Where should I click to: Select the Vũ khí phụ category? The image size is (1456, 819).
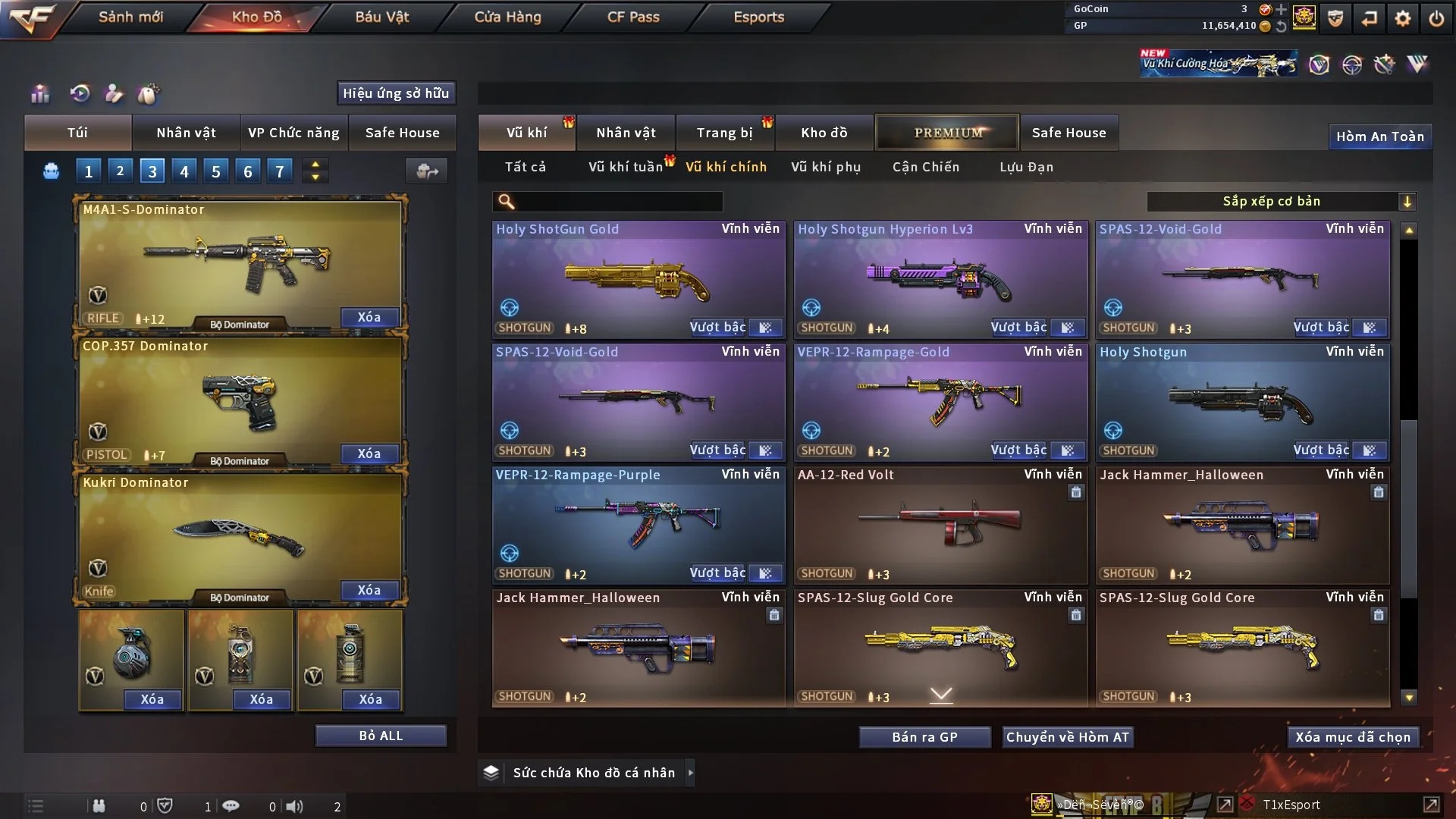point(825,167)
